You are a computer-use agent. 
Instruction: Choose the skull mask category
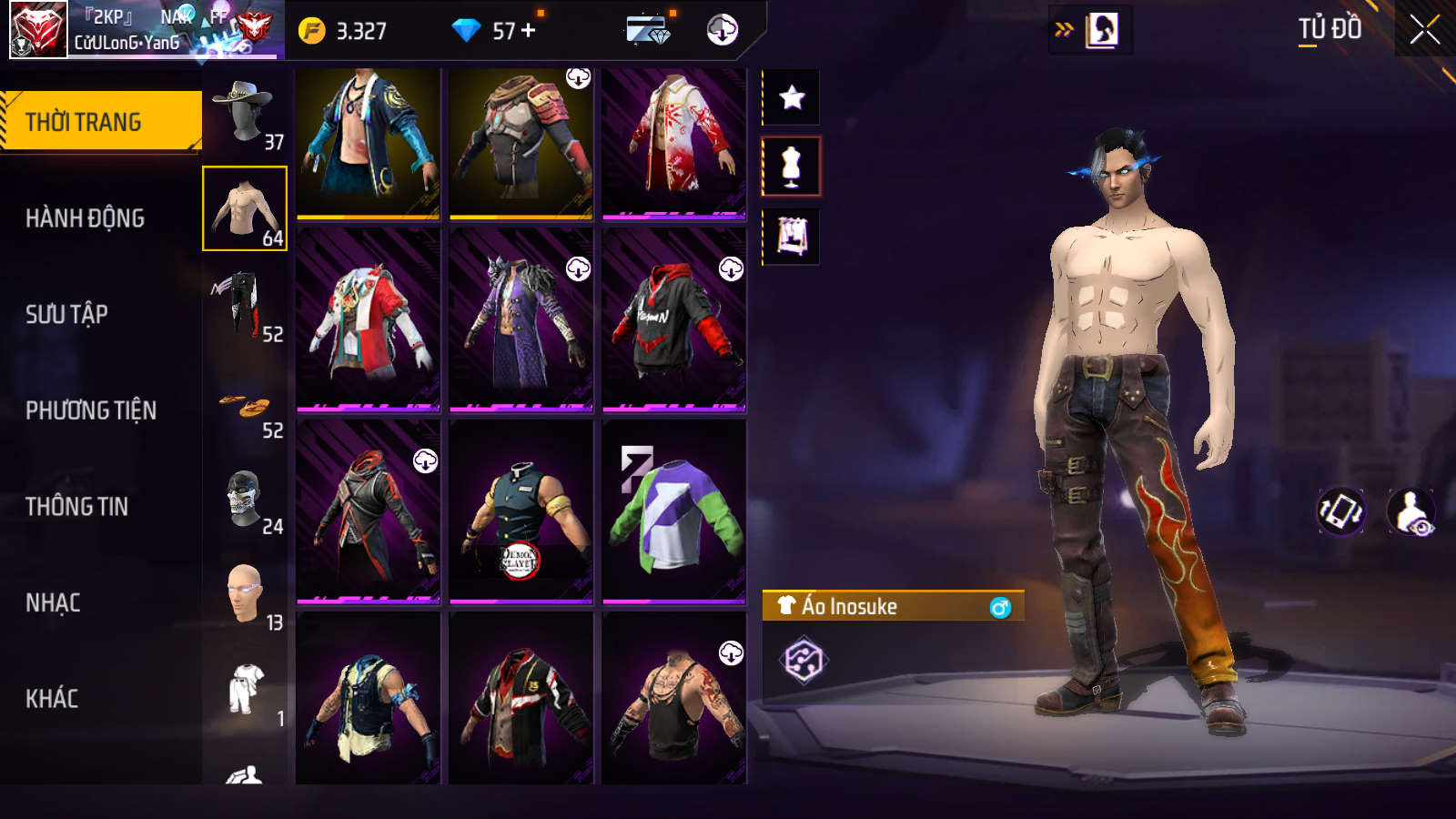click(244, 499)
